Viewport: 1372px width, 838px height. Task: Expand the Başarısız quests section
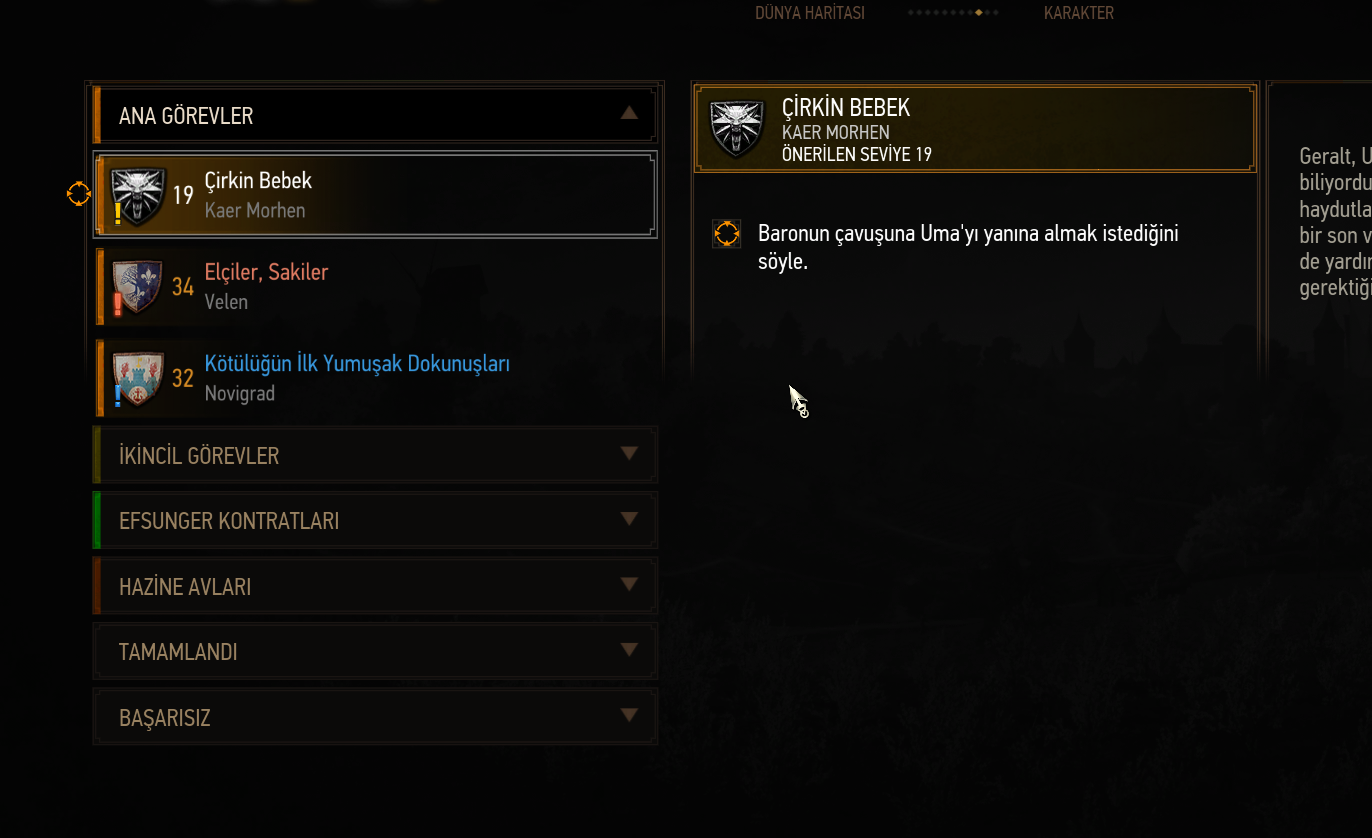(x=375, y=718)
